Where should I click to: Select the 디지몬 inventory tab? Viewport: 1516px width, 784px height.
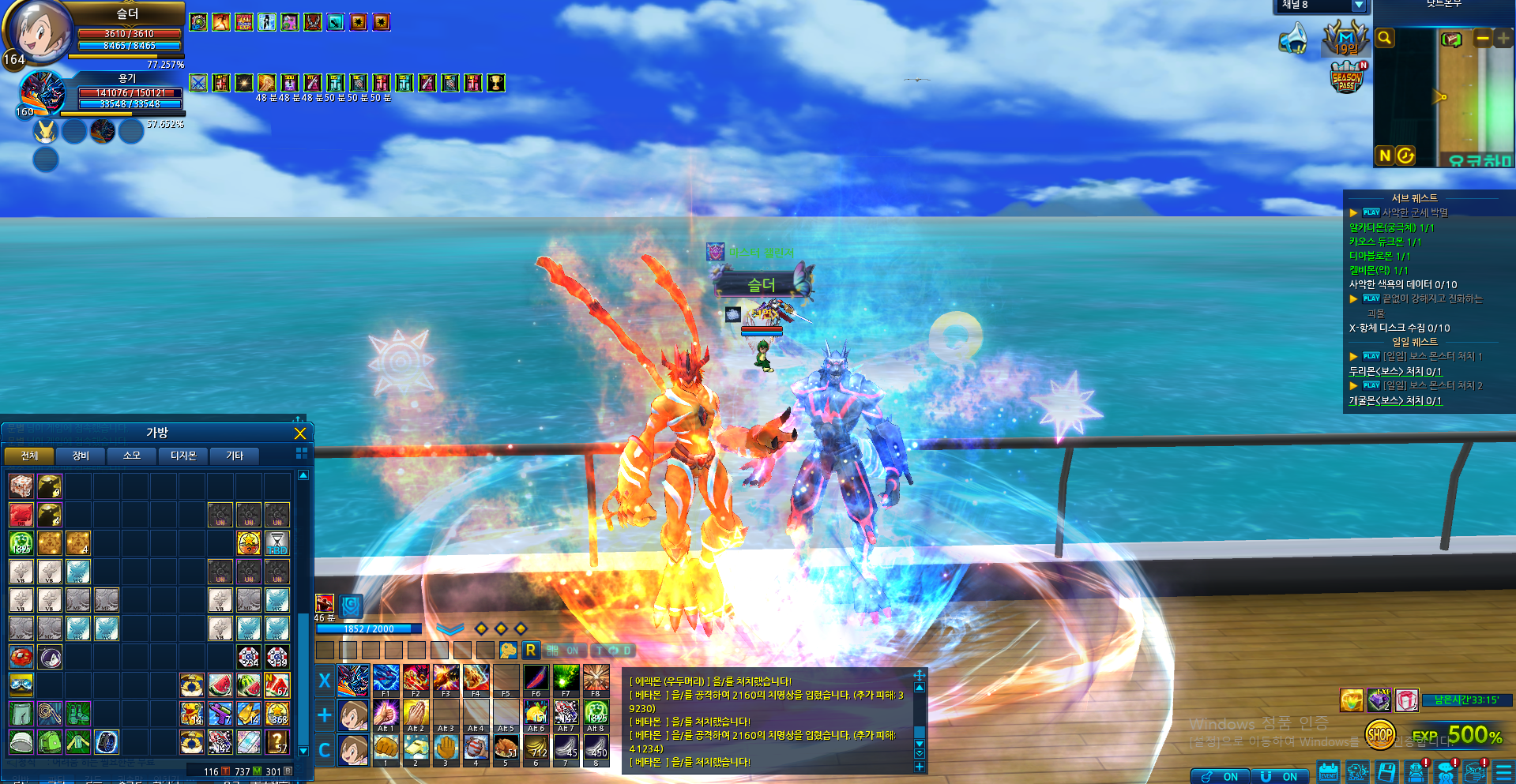point(183,456)
